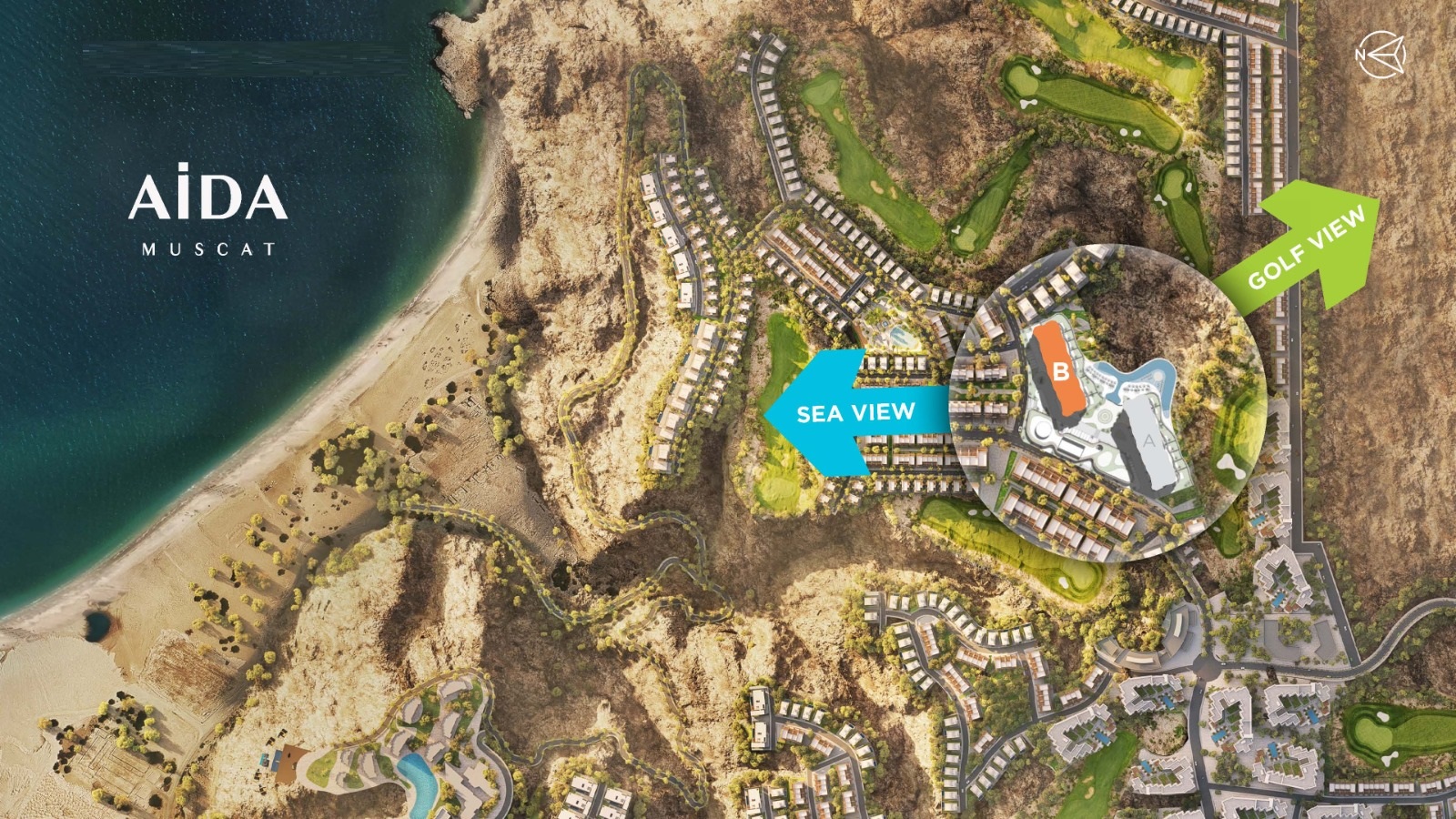Pick the grey building A
The height and width of the screenshot is (819, 1456).
point(1148,443)
